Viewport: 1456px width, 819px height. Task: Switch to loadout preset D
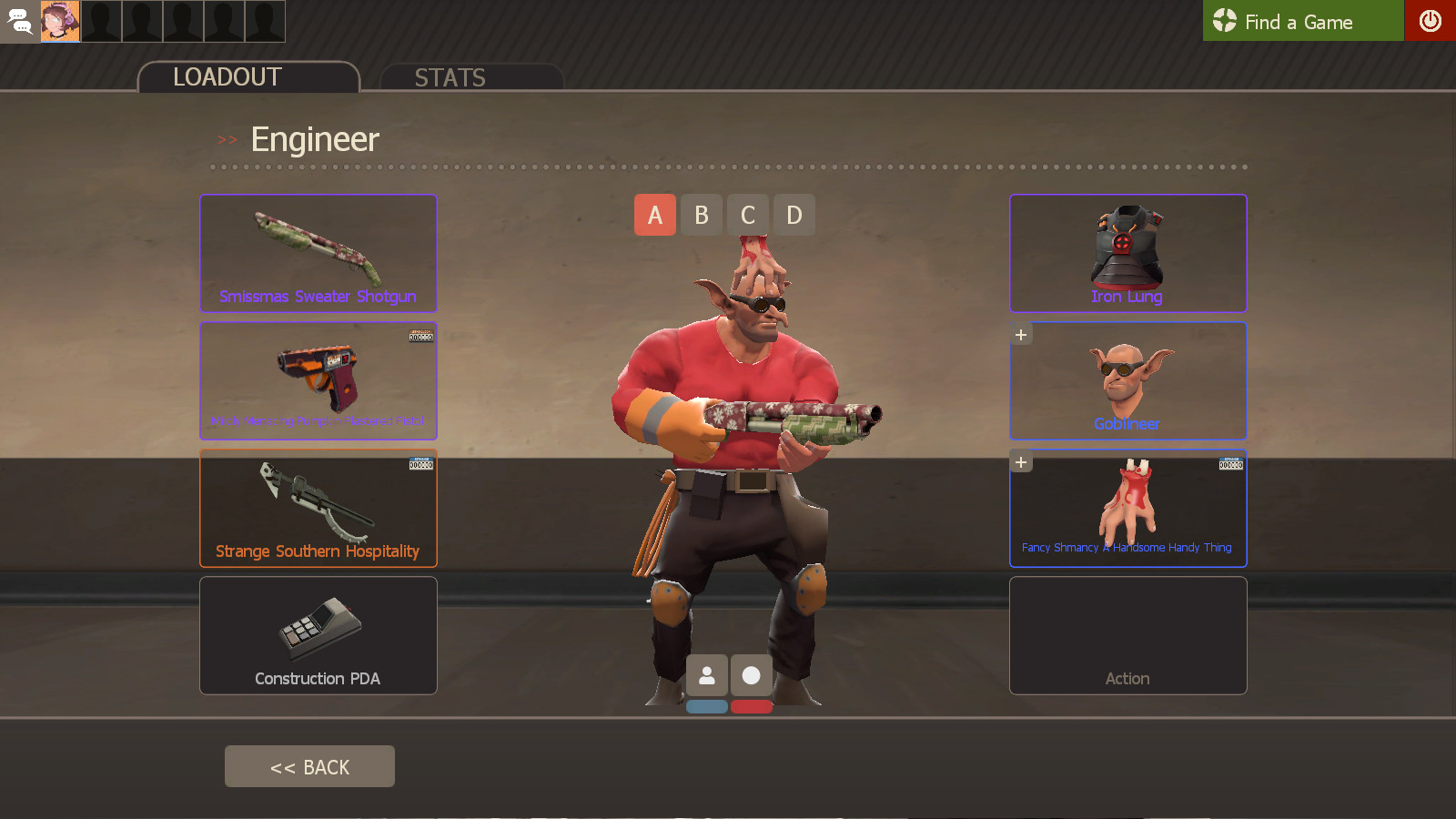(794, 215)
